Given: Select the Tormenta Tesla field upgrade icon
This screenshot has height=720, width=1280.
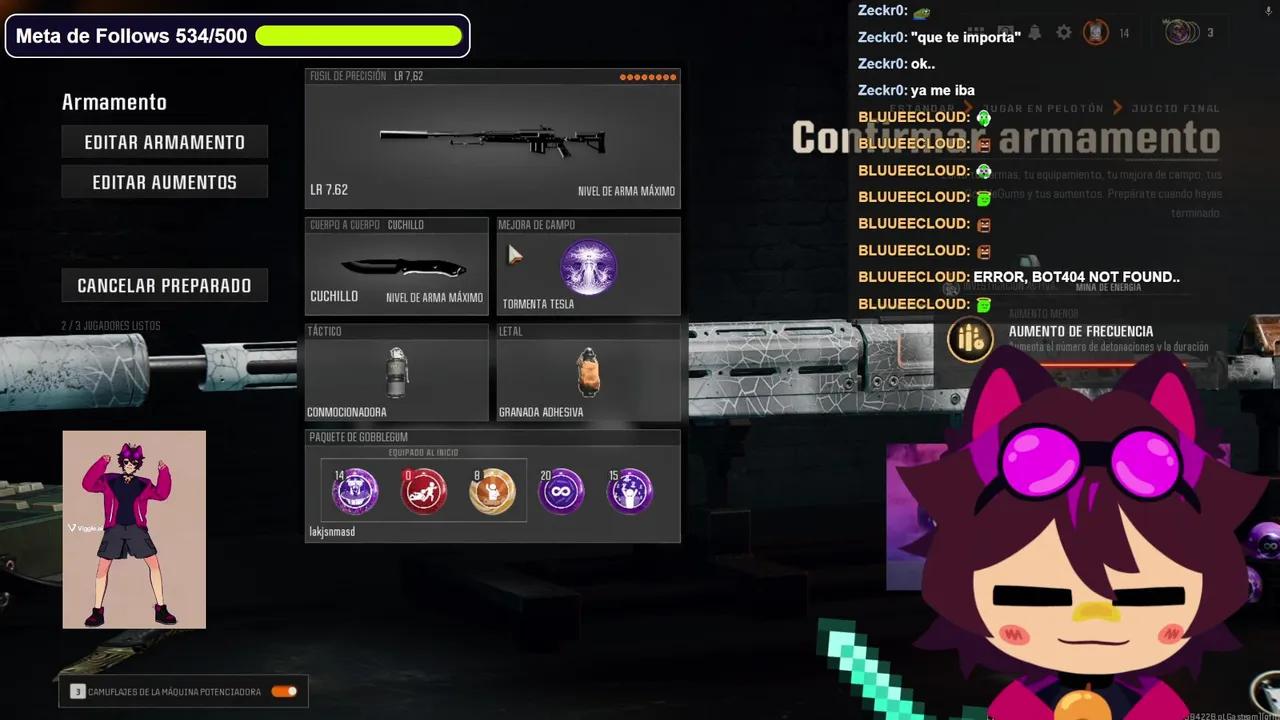Looking at the screenshot, I should [588, 267].
